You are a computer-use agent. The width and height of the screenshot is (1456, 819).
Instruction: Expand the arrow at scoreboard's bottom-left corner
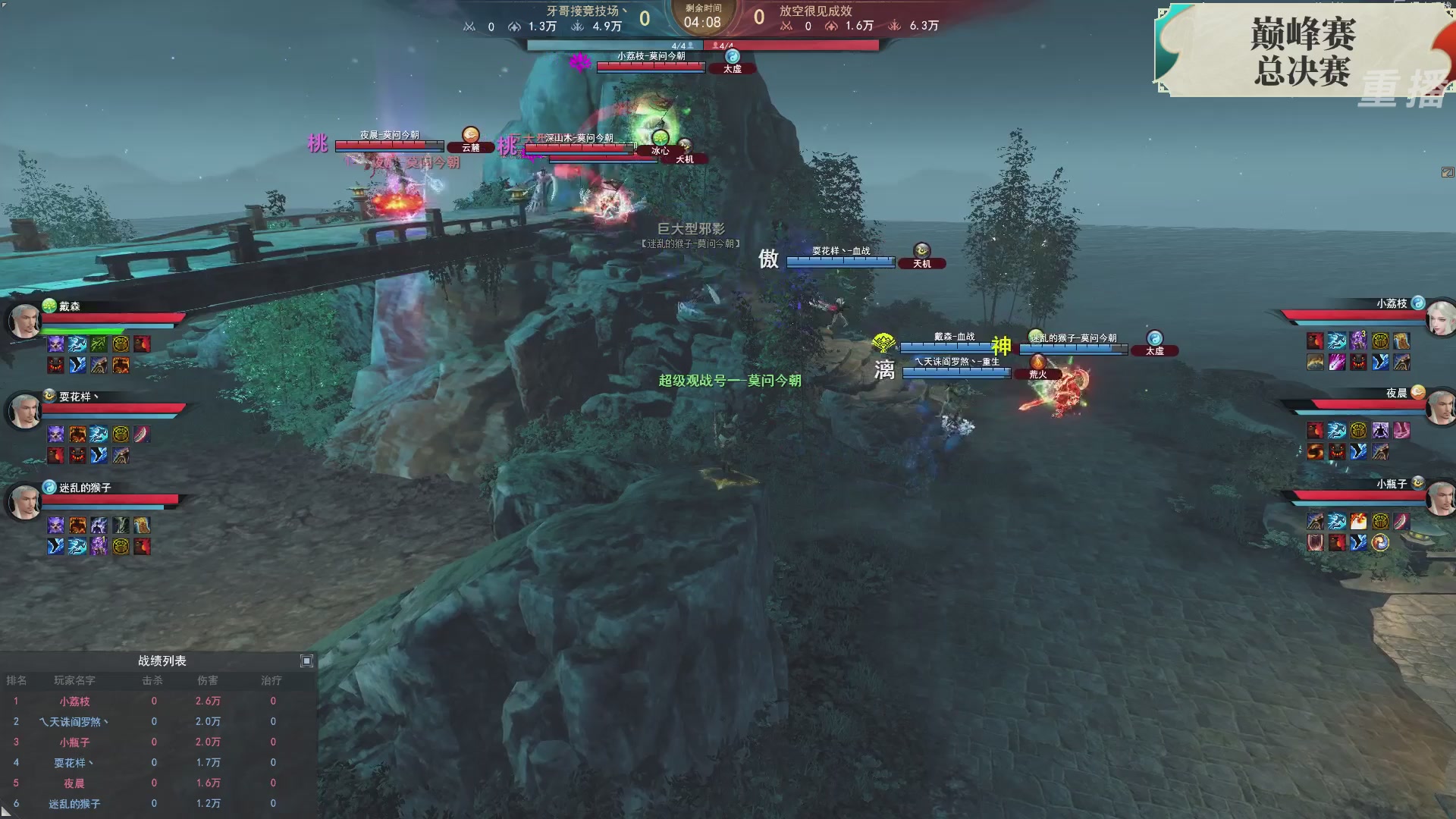(x=6, y=813)
